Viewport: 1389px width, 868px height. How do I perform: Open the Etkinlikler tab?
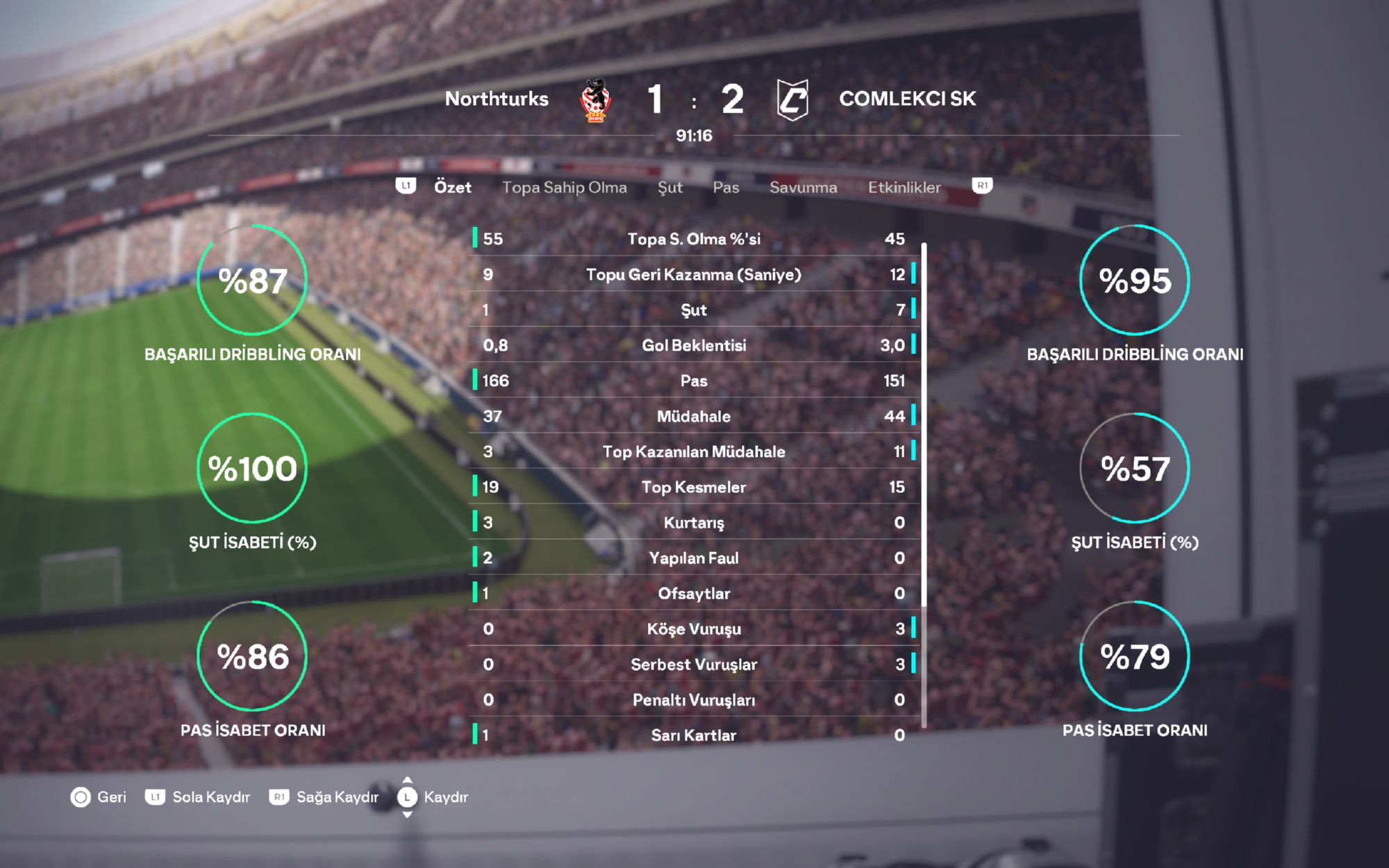pyautogui.click(x=904, y=187)
